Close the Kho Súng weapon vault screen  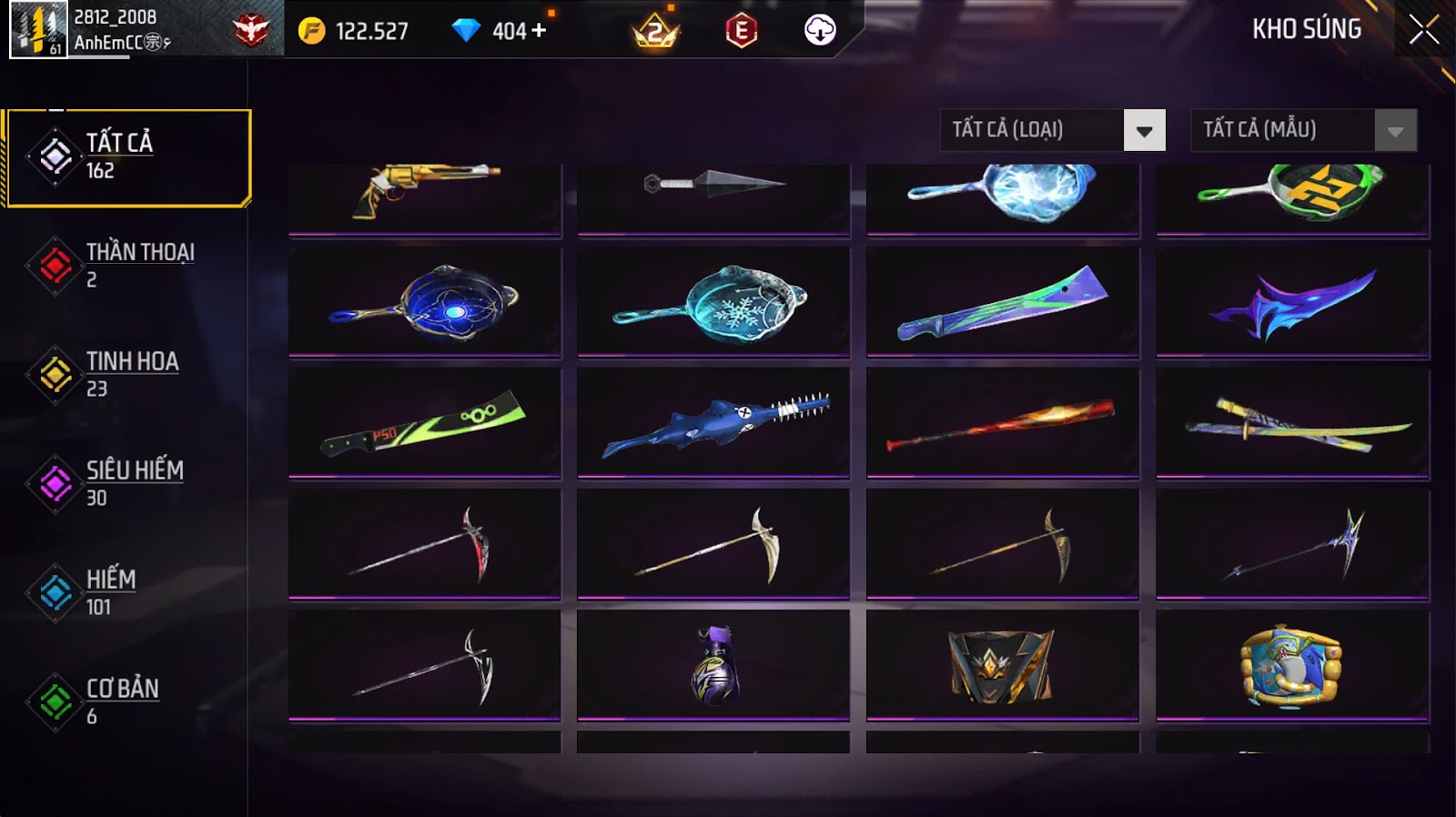click(1424, 30)
